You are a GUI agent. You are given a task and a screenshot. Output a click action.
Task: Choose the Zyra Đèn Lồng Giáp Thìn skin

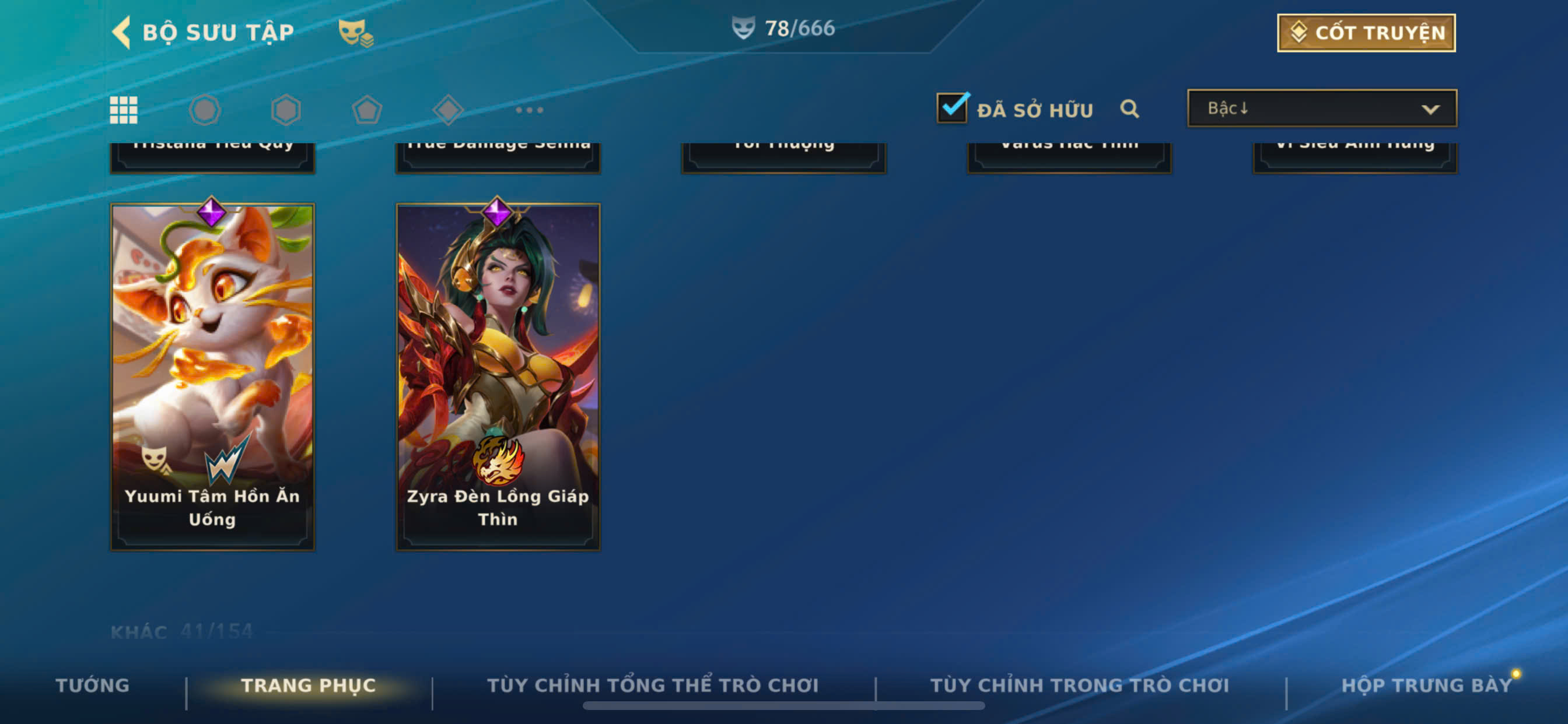tap(498, 377)
